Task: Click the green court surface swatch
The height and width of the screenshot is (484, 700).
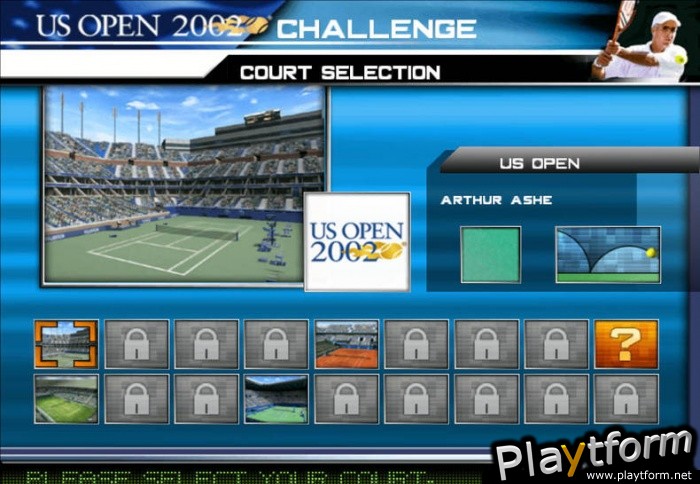Action: tap(490, 255)
